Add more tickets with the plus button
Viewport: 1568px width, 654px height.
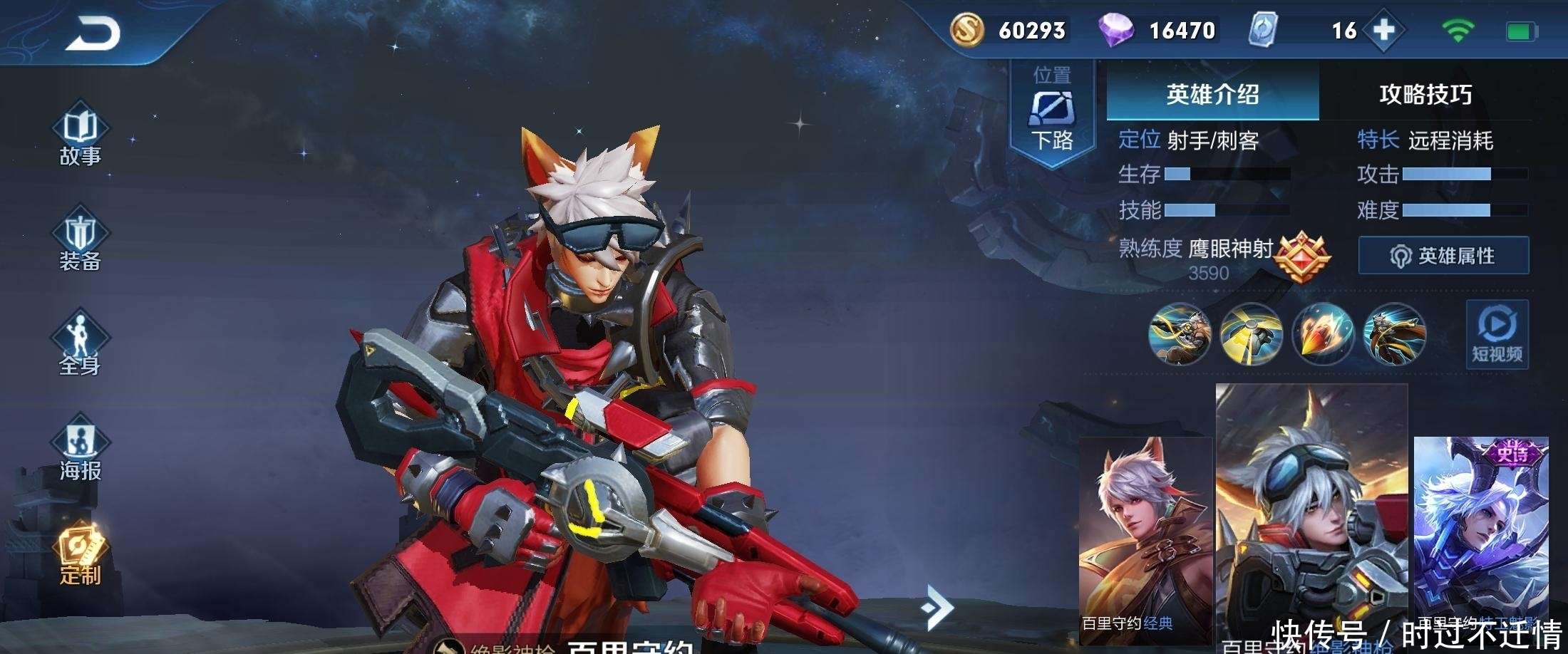click(1383, 31)
